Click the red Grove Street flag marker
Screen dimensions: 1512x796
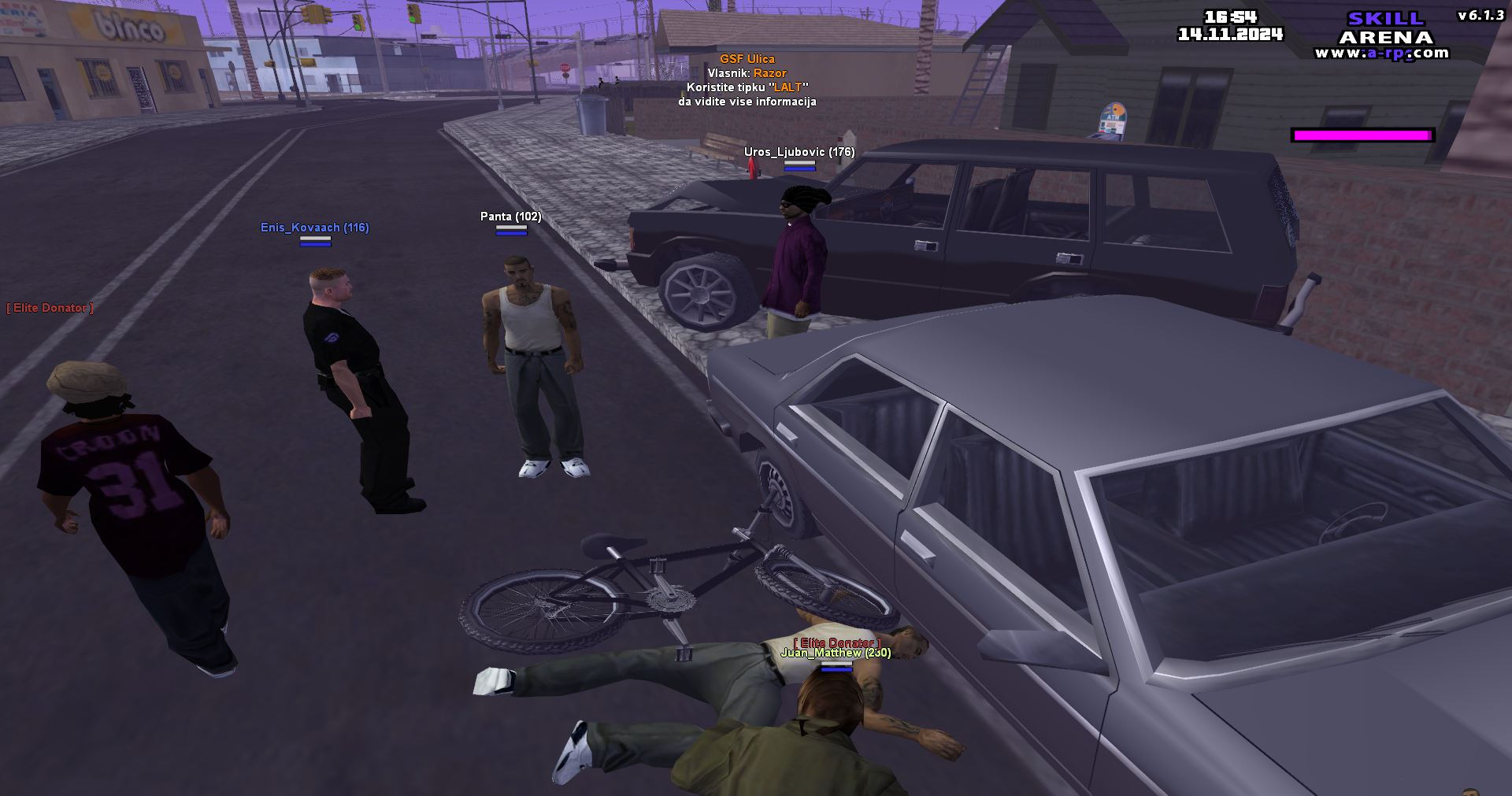[753, 168]
